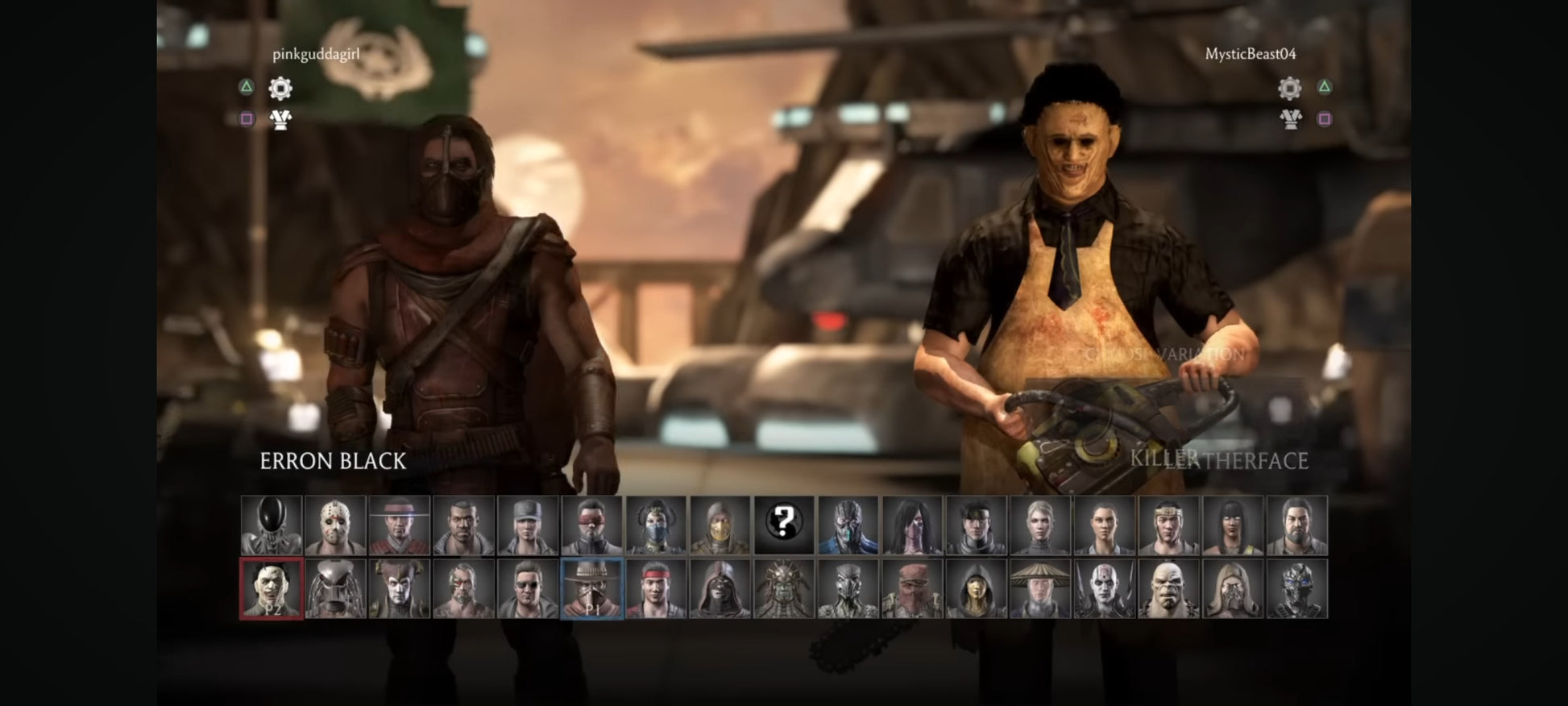Image resolution: width=1568 pixels, height=706 pixels.
Task: Select Sonya Blade wearing a cap
Action: [x=528, y=525]
